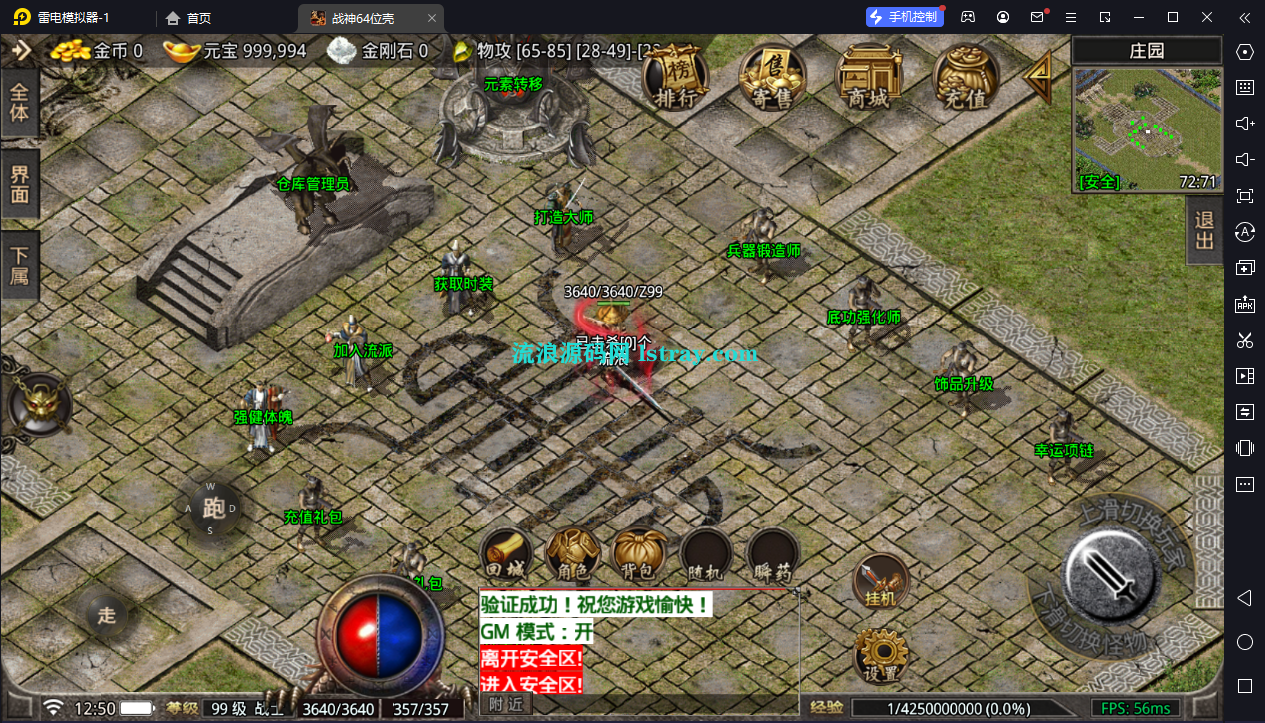1265x723 pixels.
Task: Open the 排行 ranking menu
Action: tap(675, 78)
